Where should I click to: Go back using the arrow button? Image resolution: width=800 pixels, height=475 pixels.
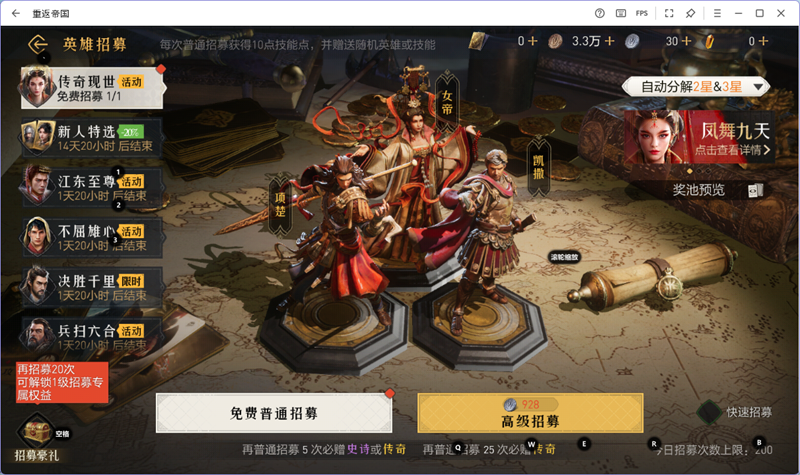click(x=38, y=44)
